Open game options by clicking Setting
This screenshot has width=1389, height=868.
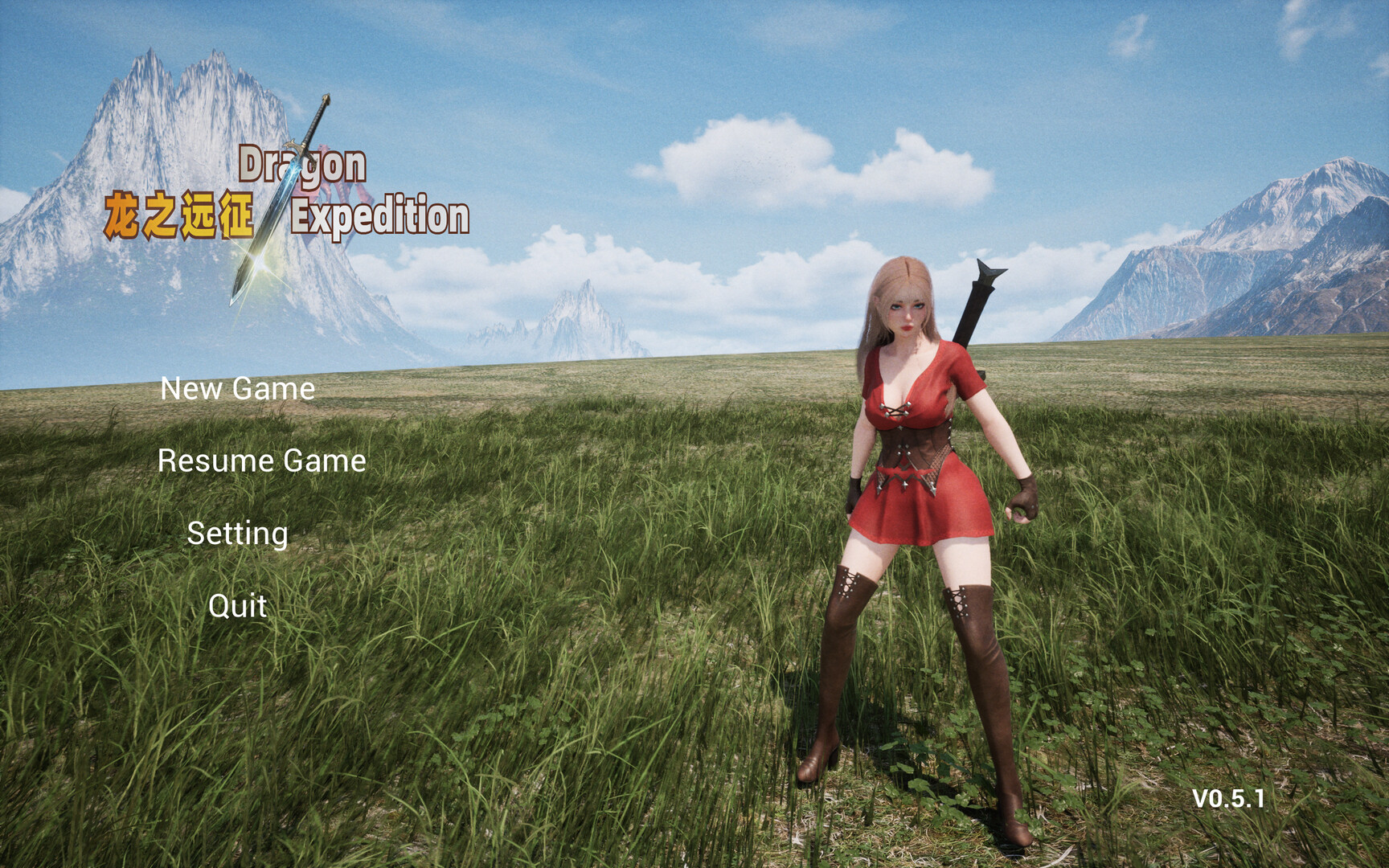(236, 531)
